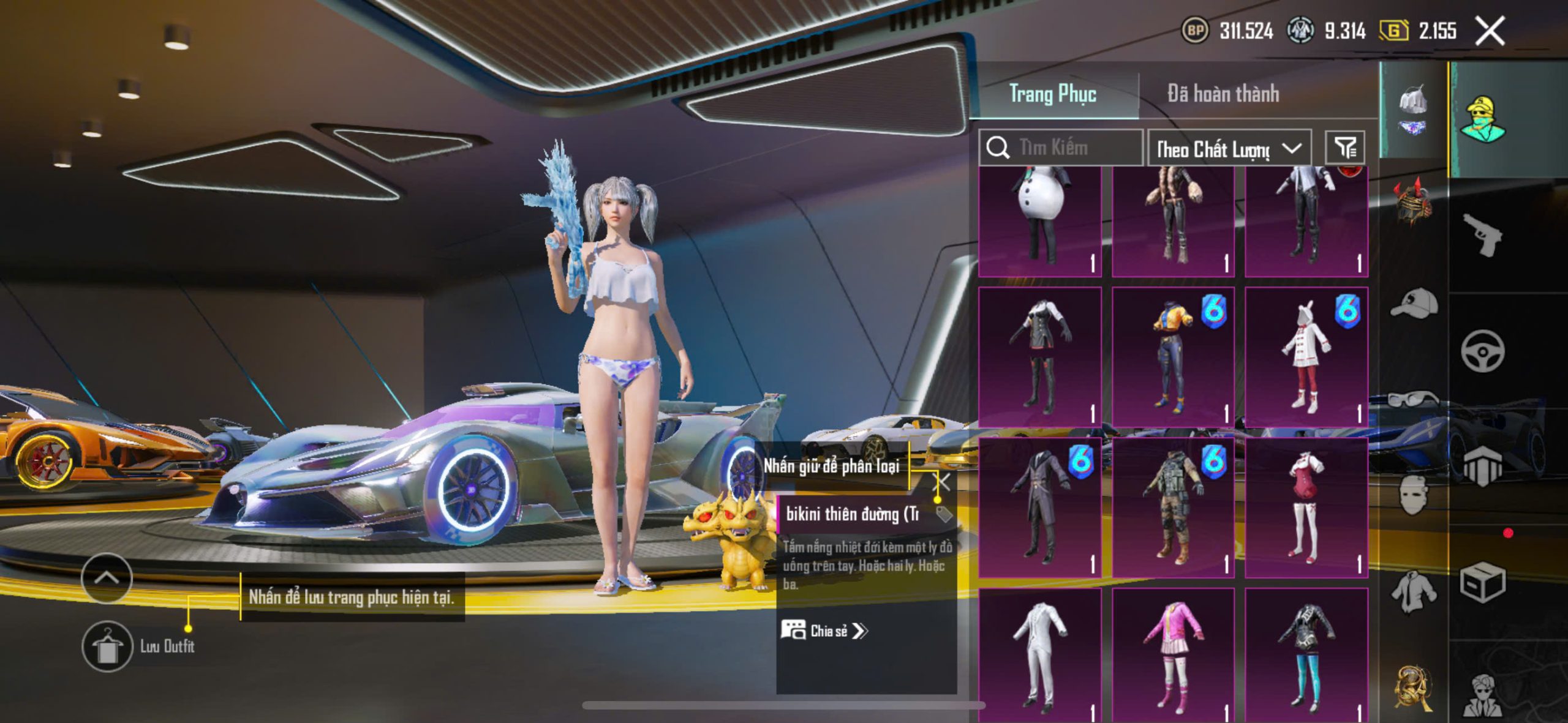Equip the white suit outfit

pyautogui.click(x=1040, y=655)
